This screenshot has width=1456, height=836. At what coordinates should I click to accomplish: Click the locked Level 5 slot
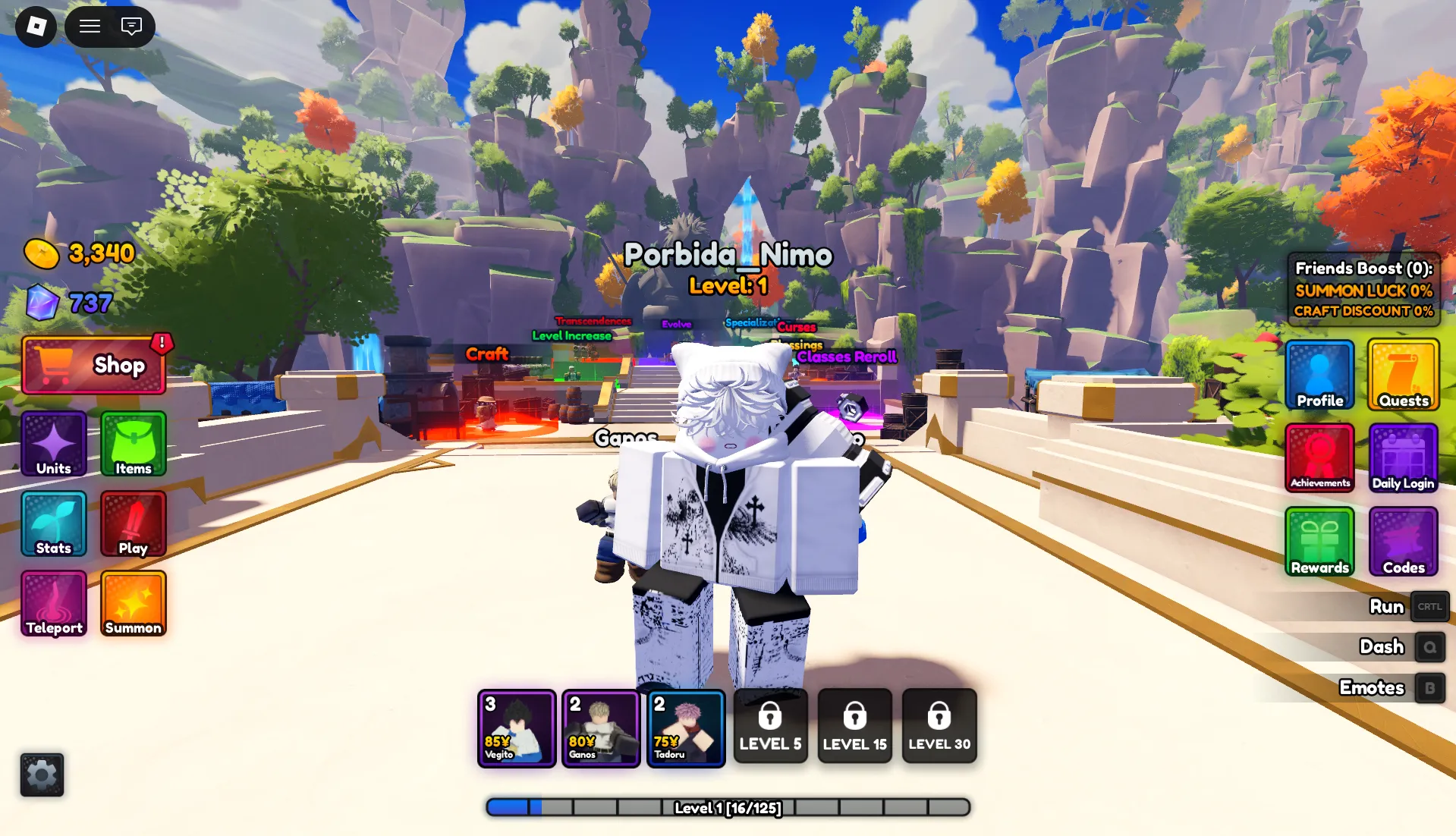click(770, 726)
